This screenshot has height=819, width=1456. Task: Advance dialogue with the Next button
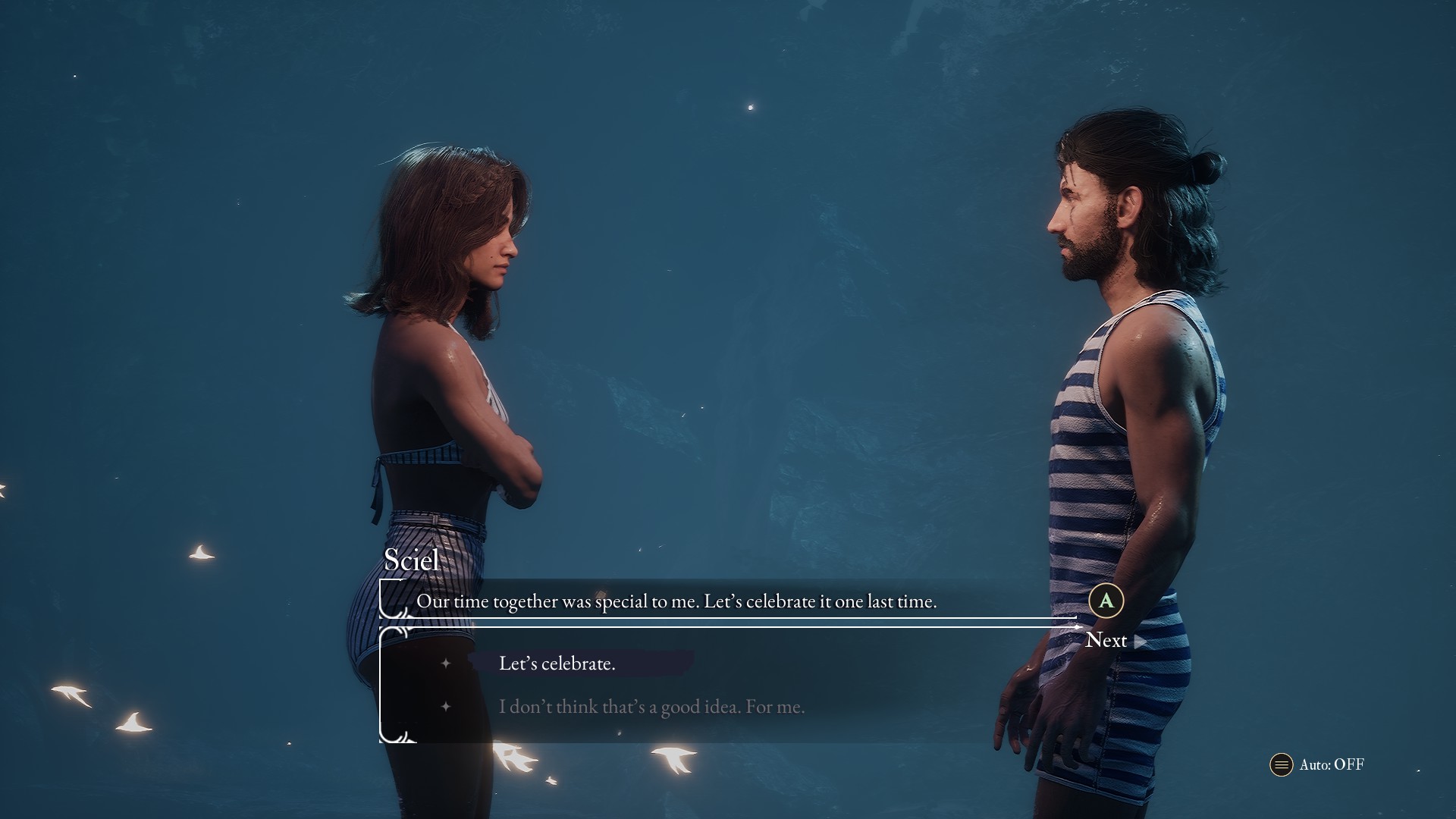coord(1106,640)
